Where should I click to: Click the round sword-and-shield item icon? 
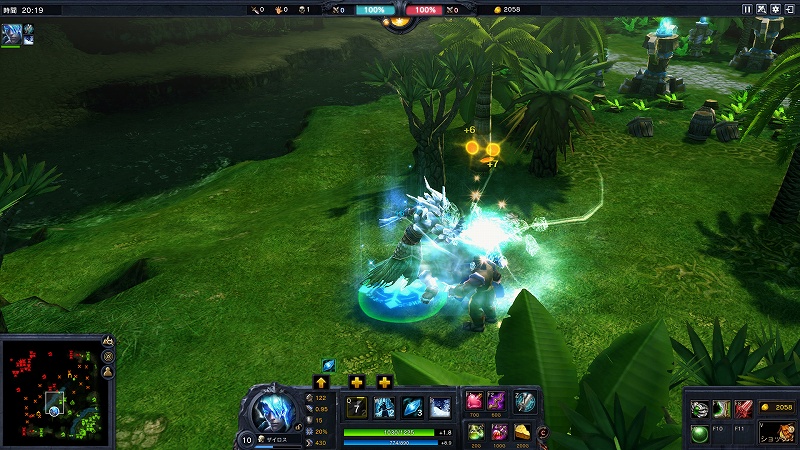tap(524, 401)
